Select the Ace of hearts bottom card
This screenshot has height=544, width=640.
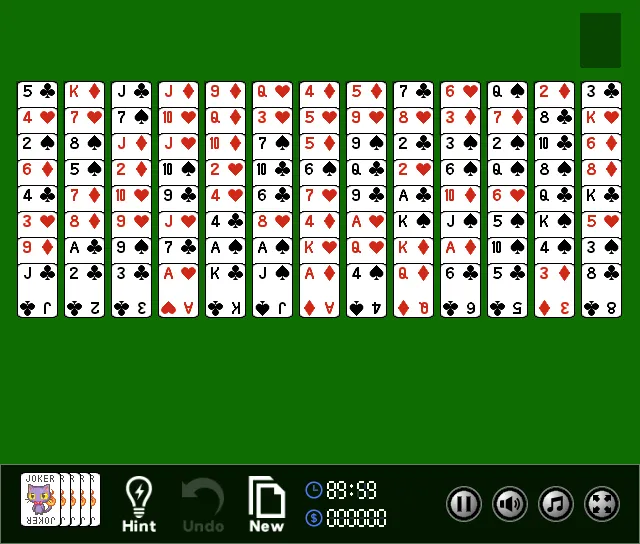coord(177,290)
